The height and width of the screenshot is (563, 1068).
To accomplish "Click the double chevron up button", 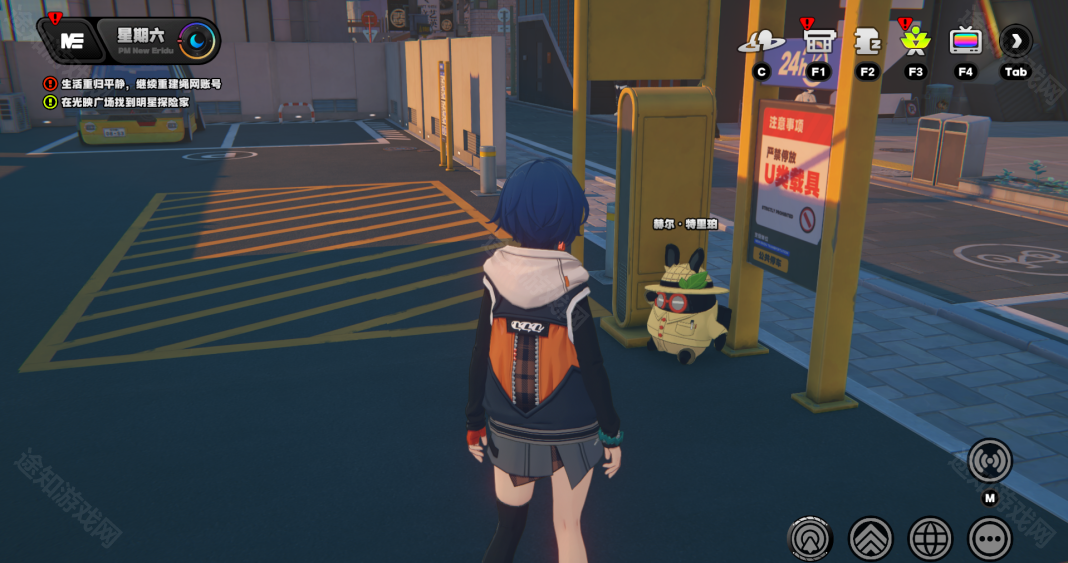I will coord(870,538).
